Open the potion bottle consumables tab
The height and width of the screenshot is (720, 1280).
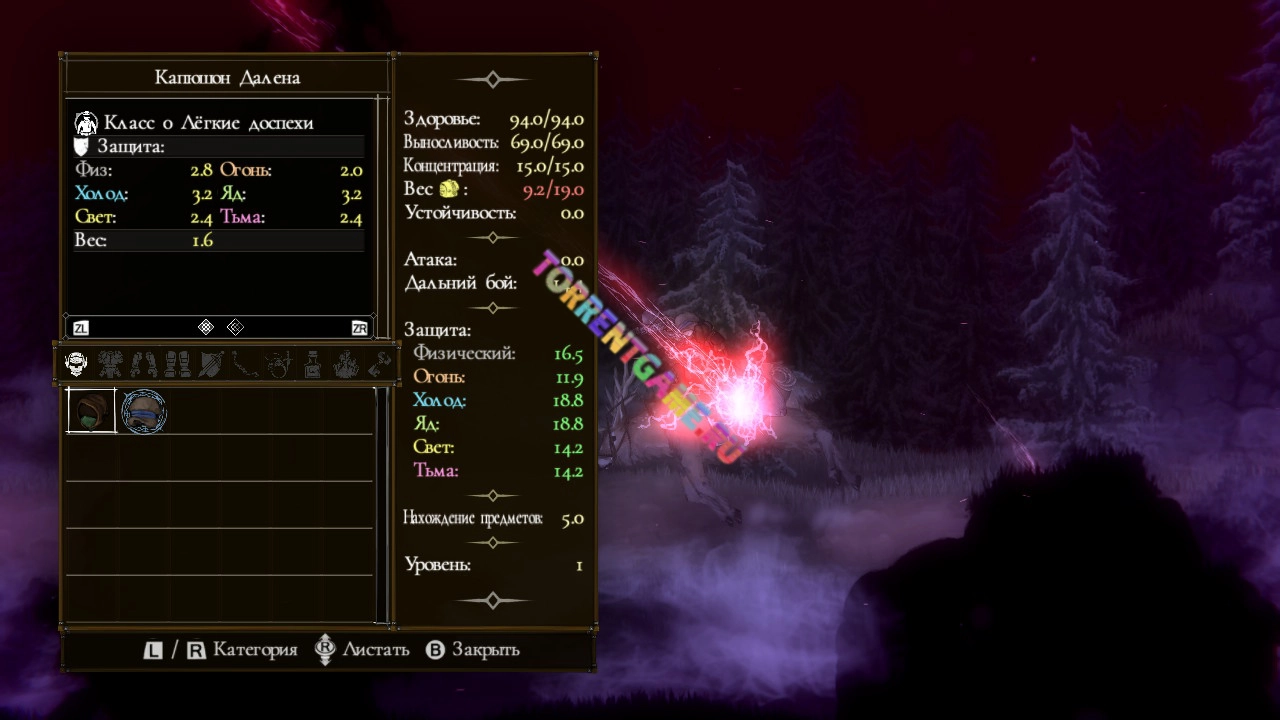[312, 364]
